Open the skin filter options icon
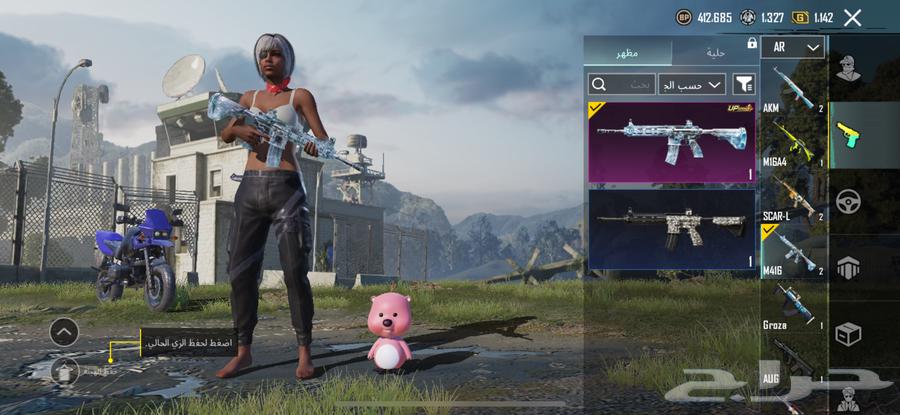Image resolution: width=900 pixels, height=415 pixels. 743,84
